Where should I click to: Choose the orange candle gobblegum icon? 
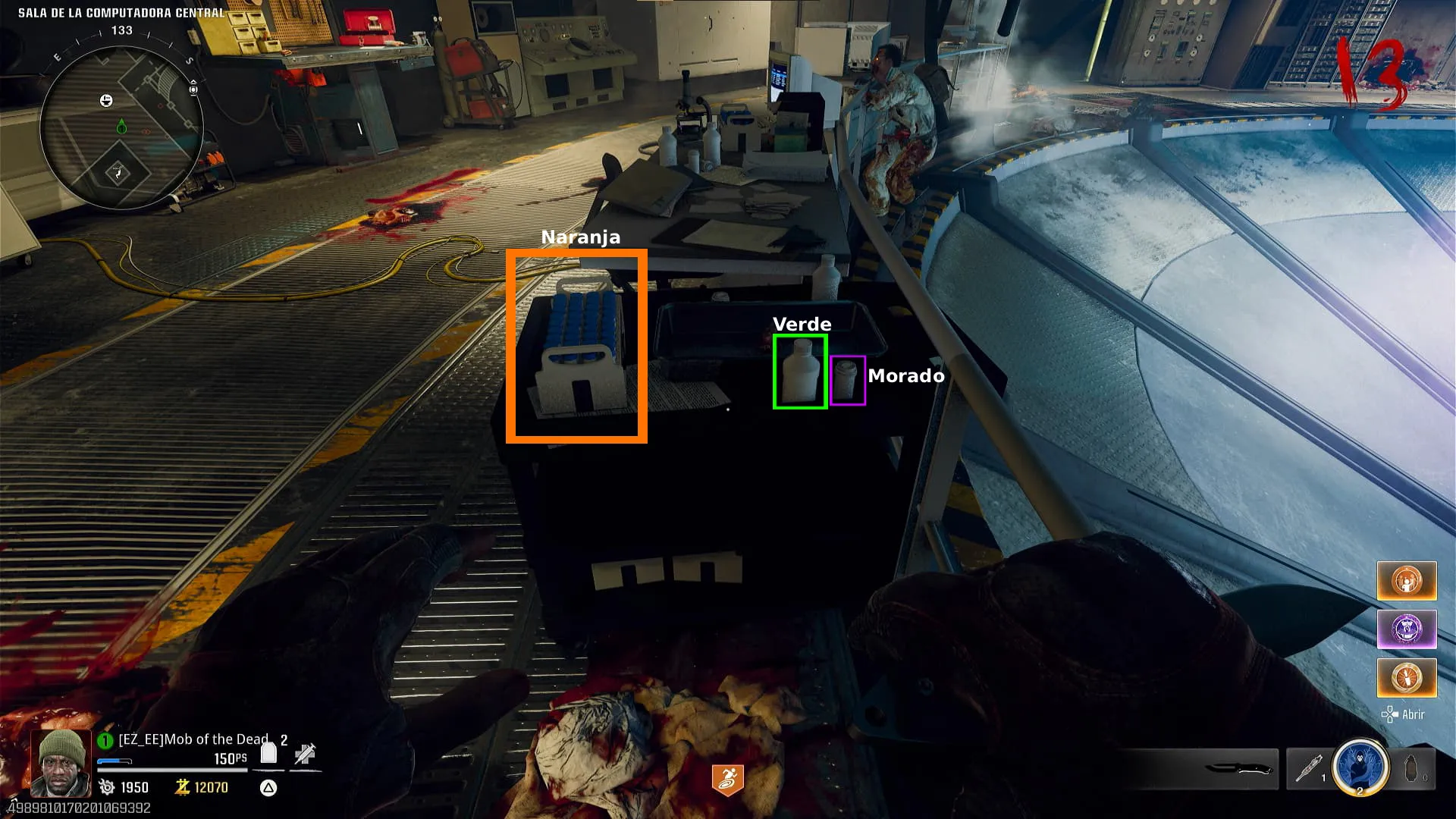click(1407, 678)
